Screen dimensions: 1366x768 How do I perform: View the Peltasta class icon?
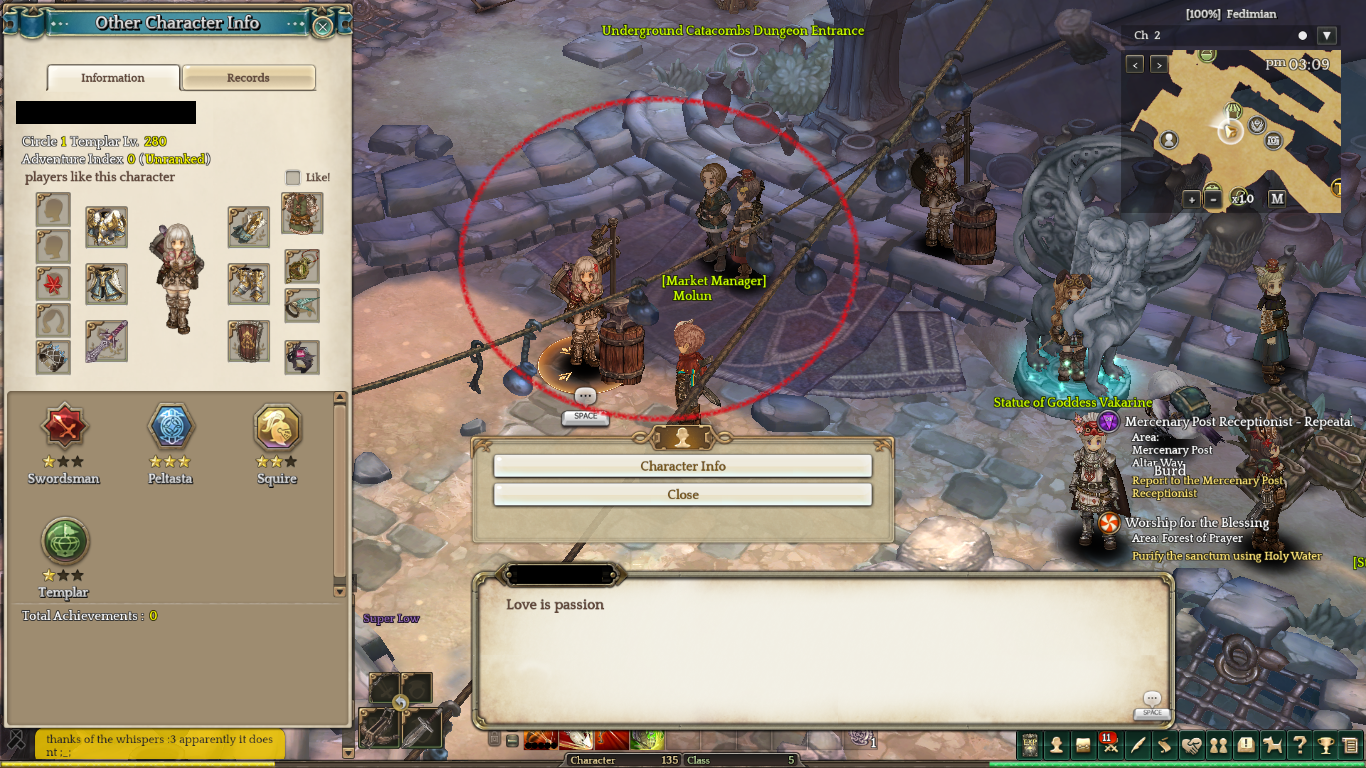170,428
